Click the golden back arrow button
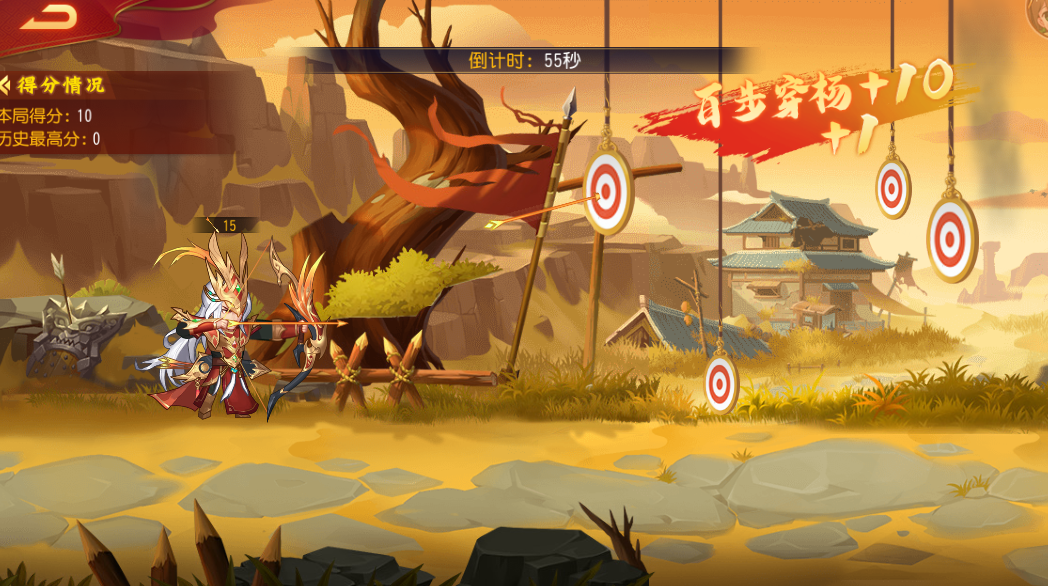The height and width of the screenshot is (586, 1048). tap(46, 15)
